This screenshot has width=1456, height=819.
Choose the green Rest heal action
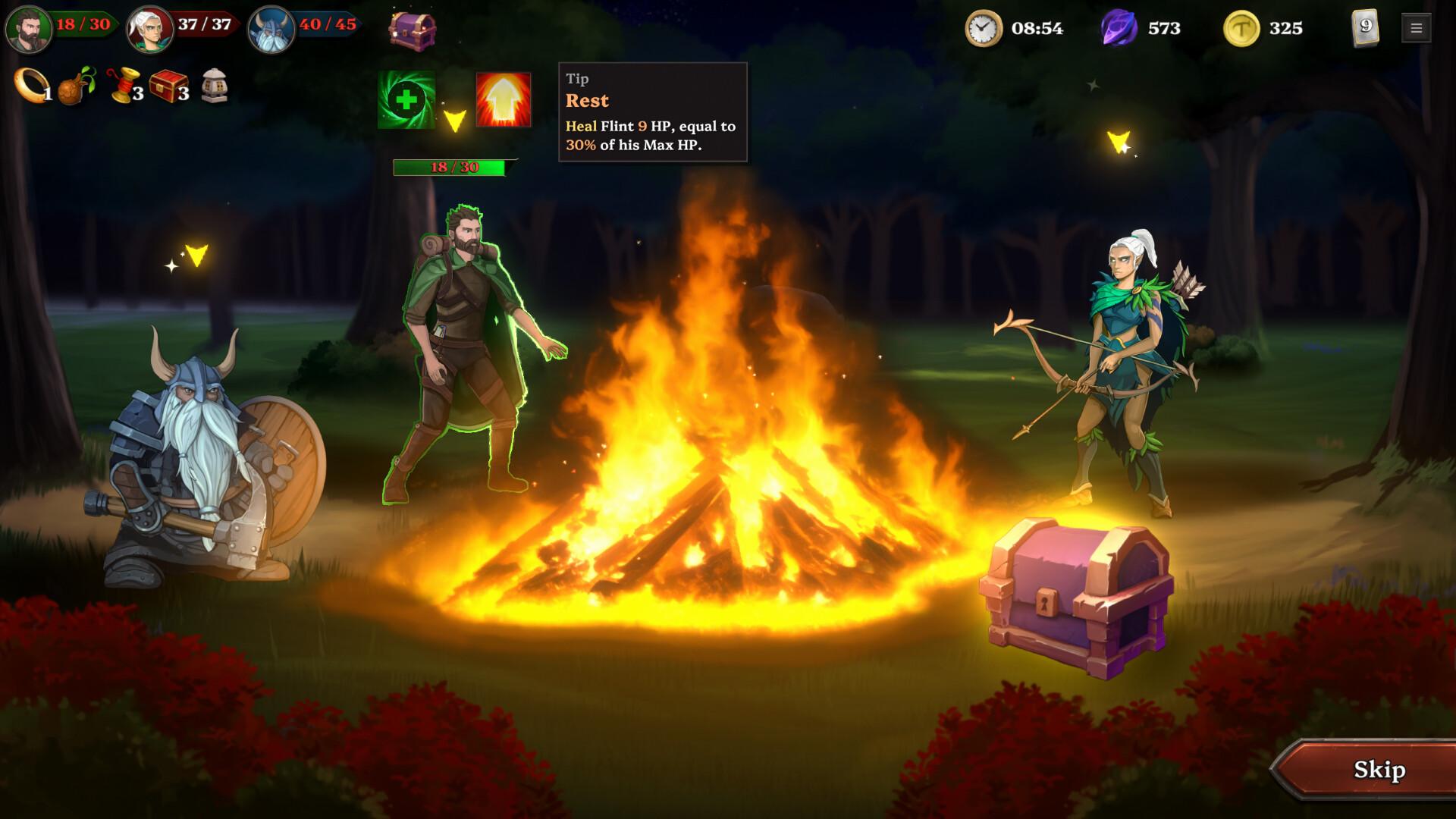[406, 100]
